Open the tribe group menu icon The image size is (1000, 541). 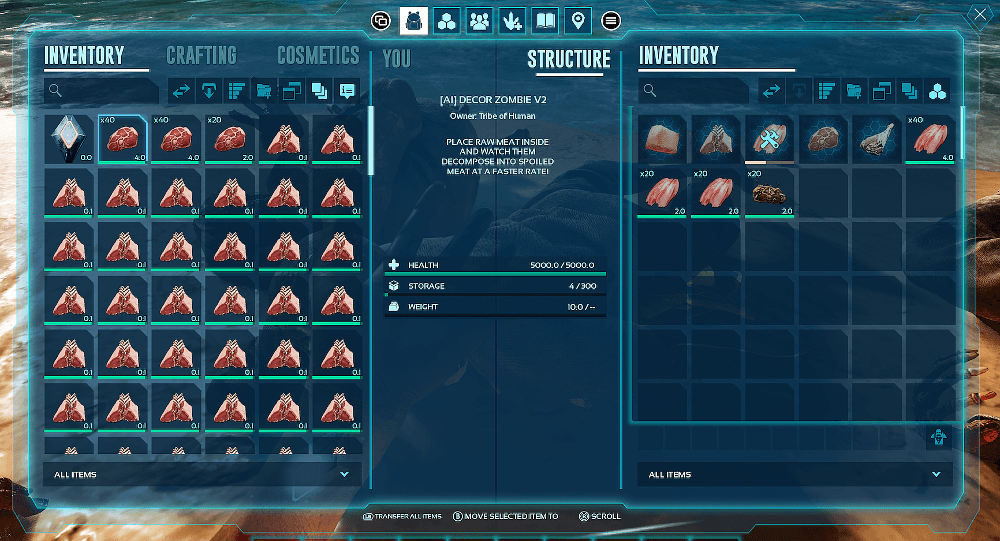(480, 20)
